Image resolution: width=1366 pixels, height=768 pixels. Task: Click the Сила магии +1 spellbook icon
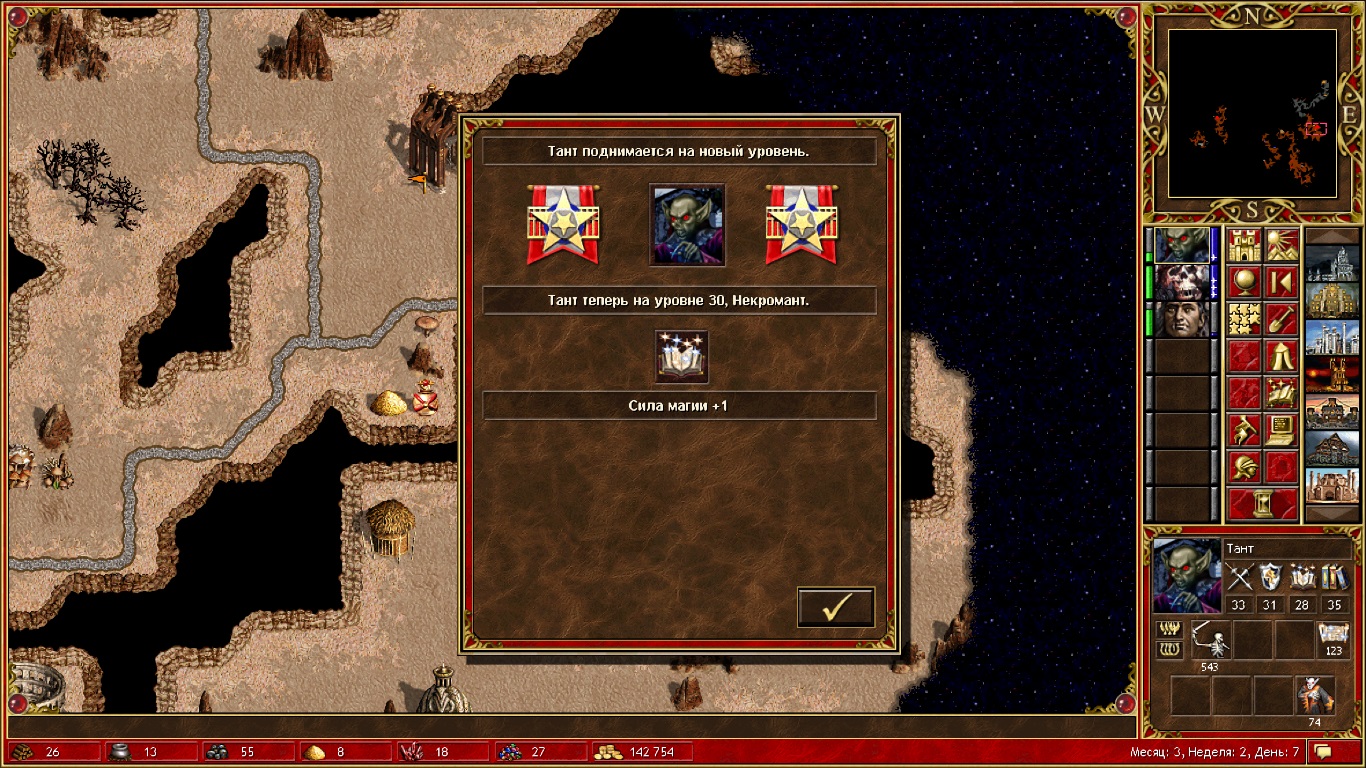(x=682, y=357)
